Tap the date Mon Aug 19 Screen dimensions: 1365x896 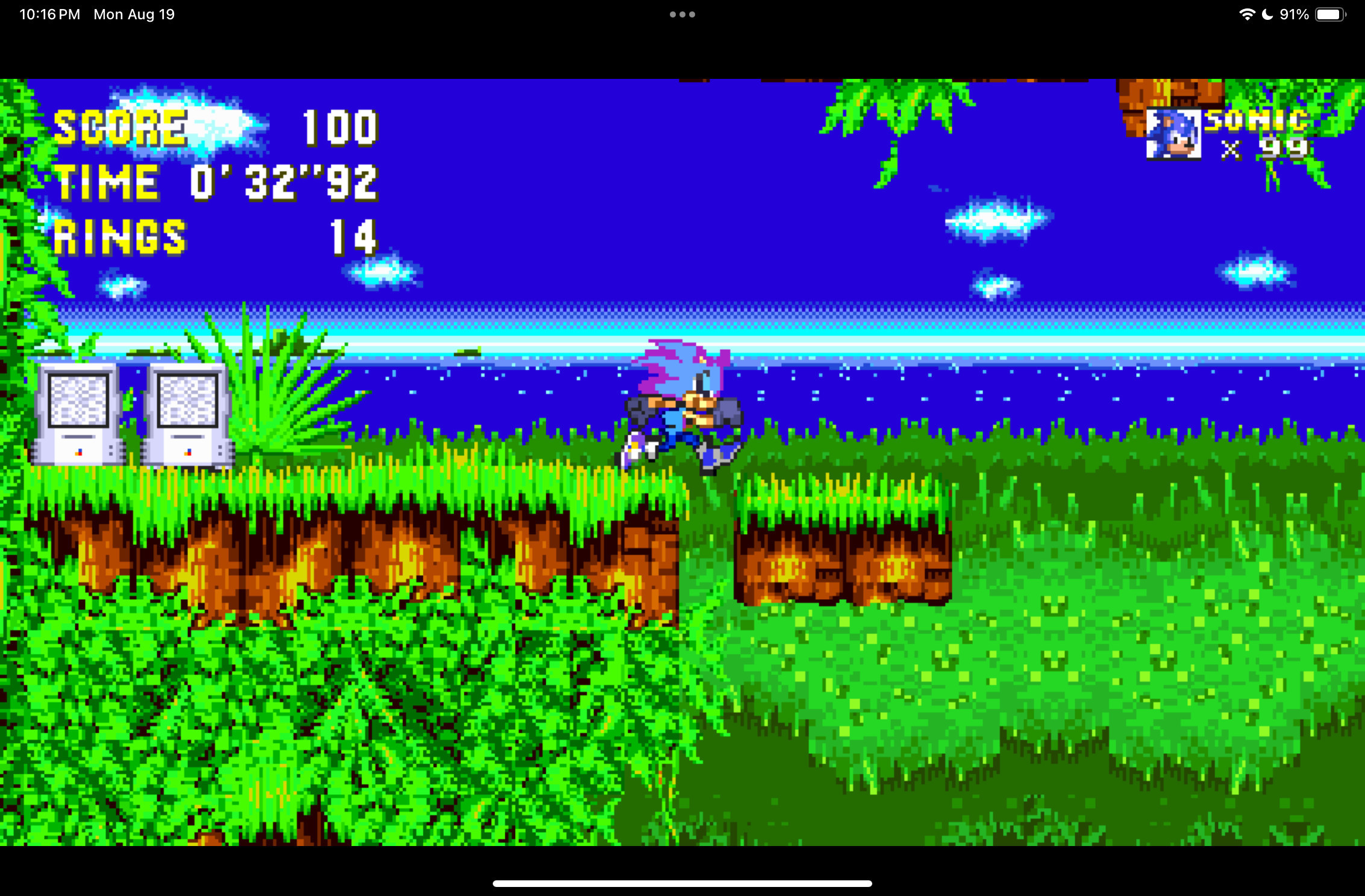[x=134, y=13]
